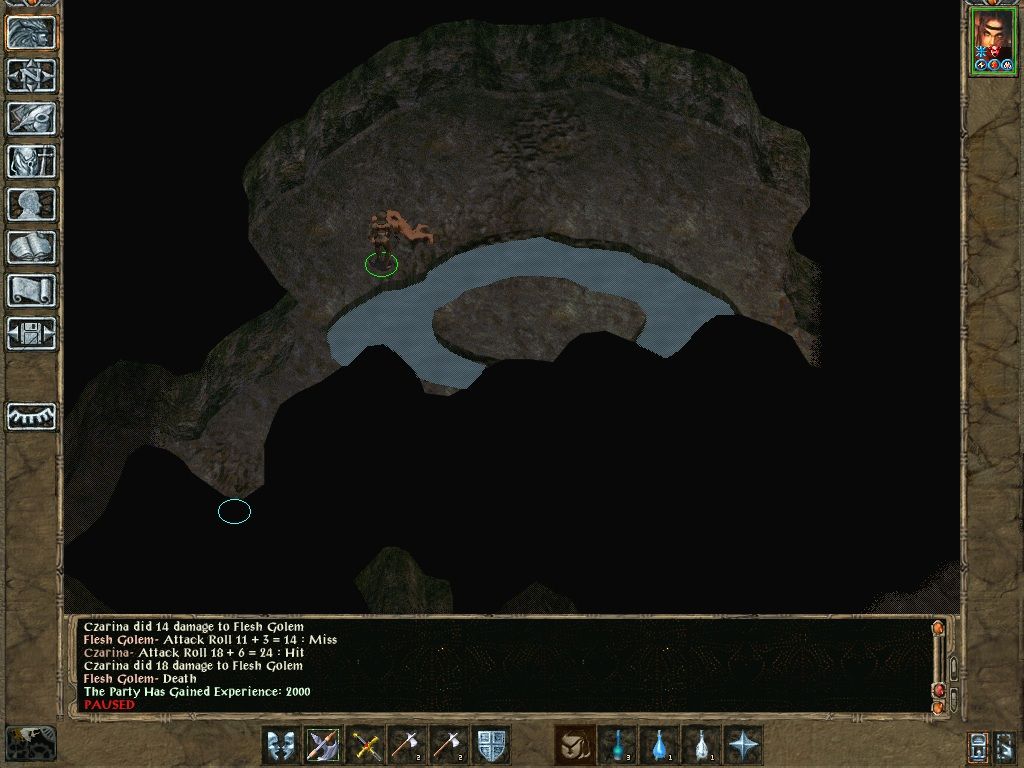Open the journal with the quill button
The height and width of the screenshot is (768, 1024).
pyautogui.click(x=31, y=118)
